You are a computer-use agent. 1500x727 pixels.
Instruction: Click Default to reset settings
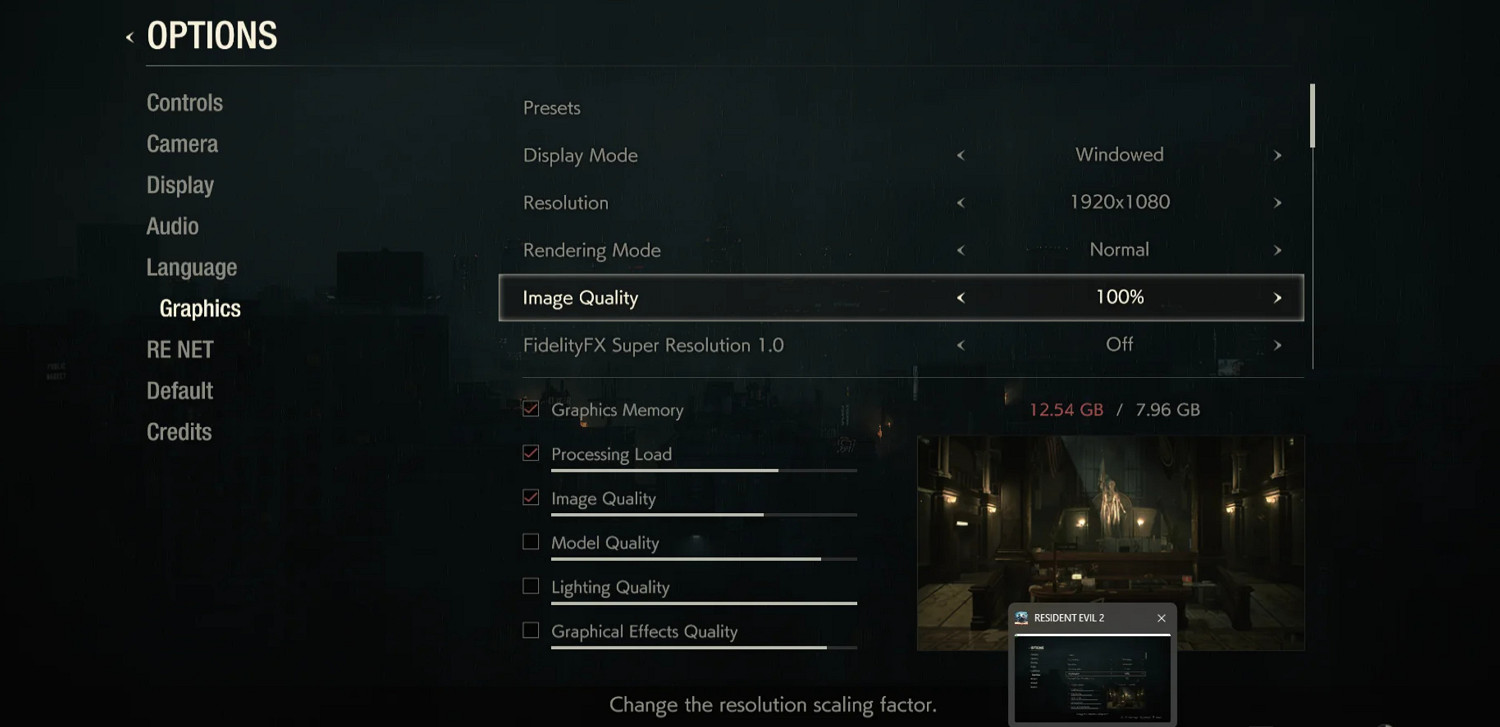179,390
